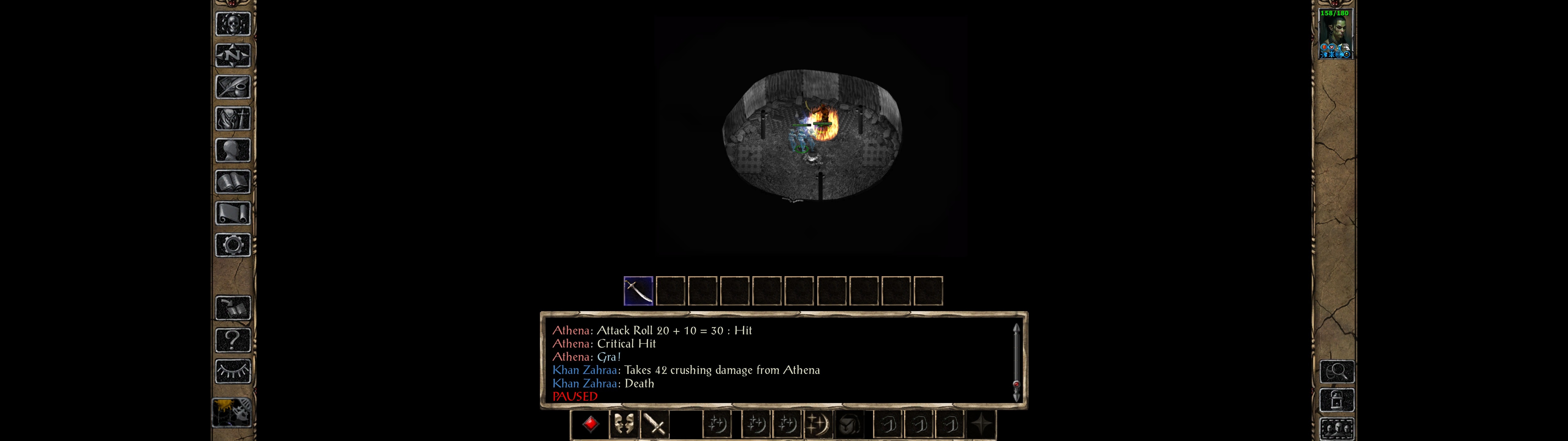
Task: Choose the sword attack action
Action: click(x=655, y=424)
